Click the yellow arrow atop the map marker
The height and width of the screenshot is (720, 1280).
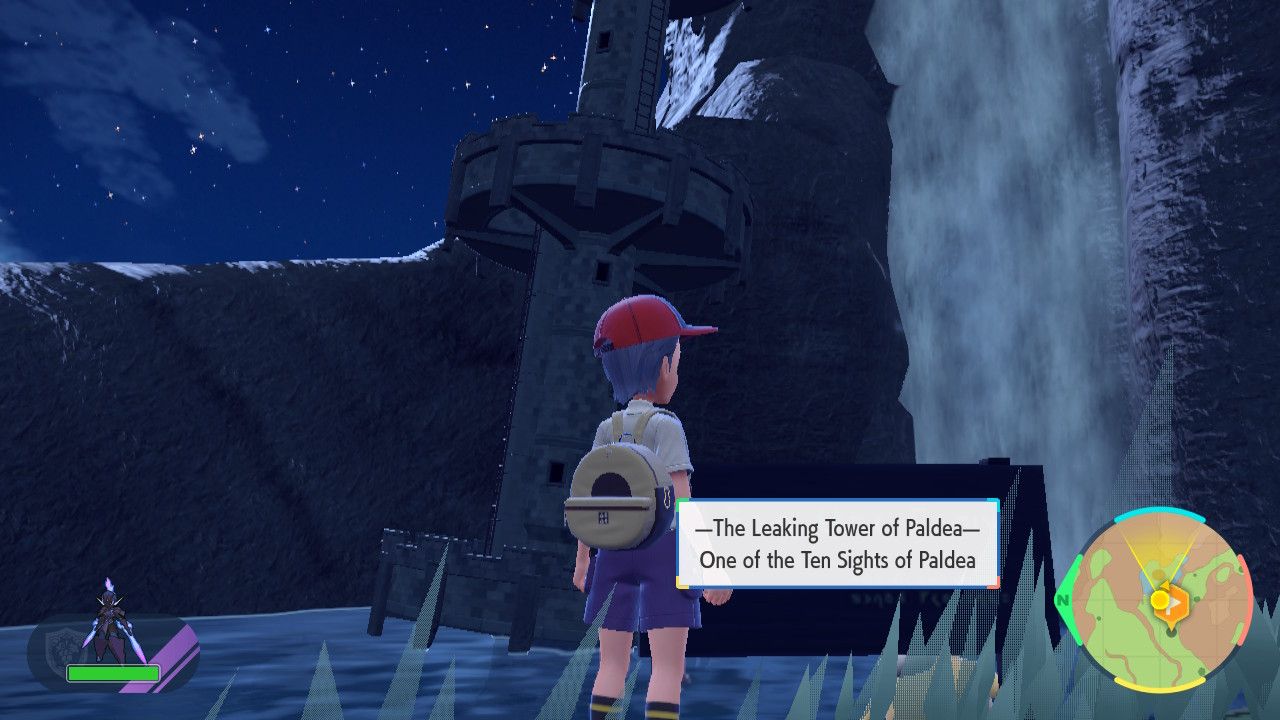pos(1164,585)
